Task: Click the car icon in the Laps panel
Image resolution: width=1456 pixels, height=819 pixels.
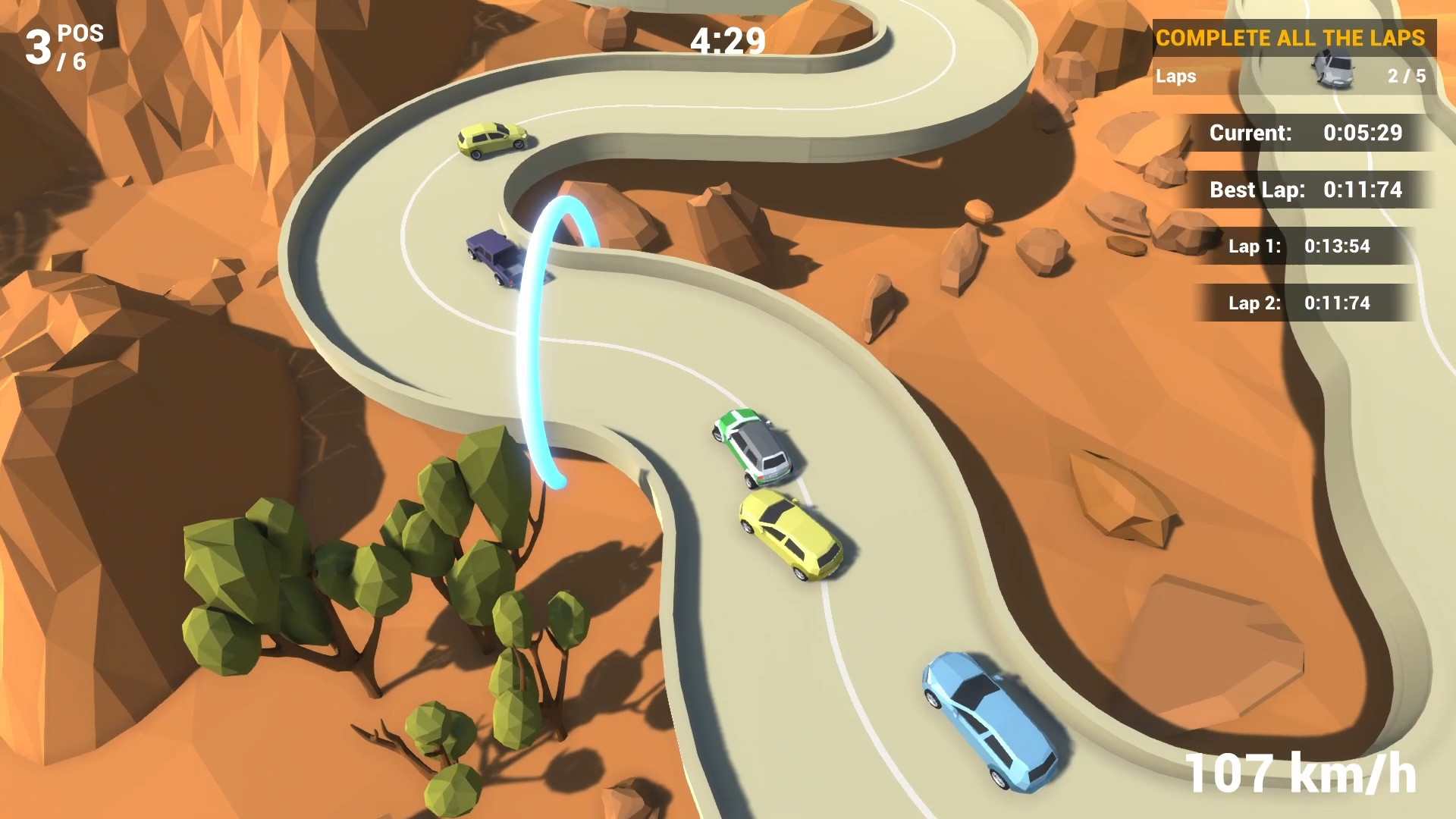Action: point(1332,68)
